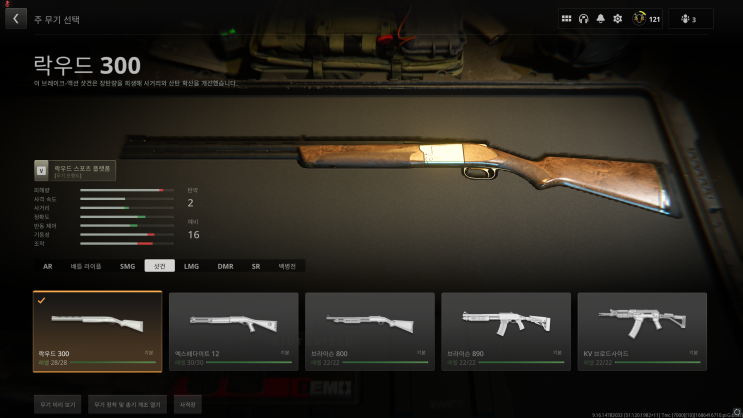The width and height of the screenshot is (743, 418).
Task: Open the settings gear icon
Action: (x=617, y=18)
